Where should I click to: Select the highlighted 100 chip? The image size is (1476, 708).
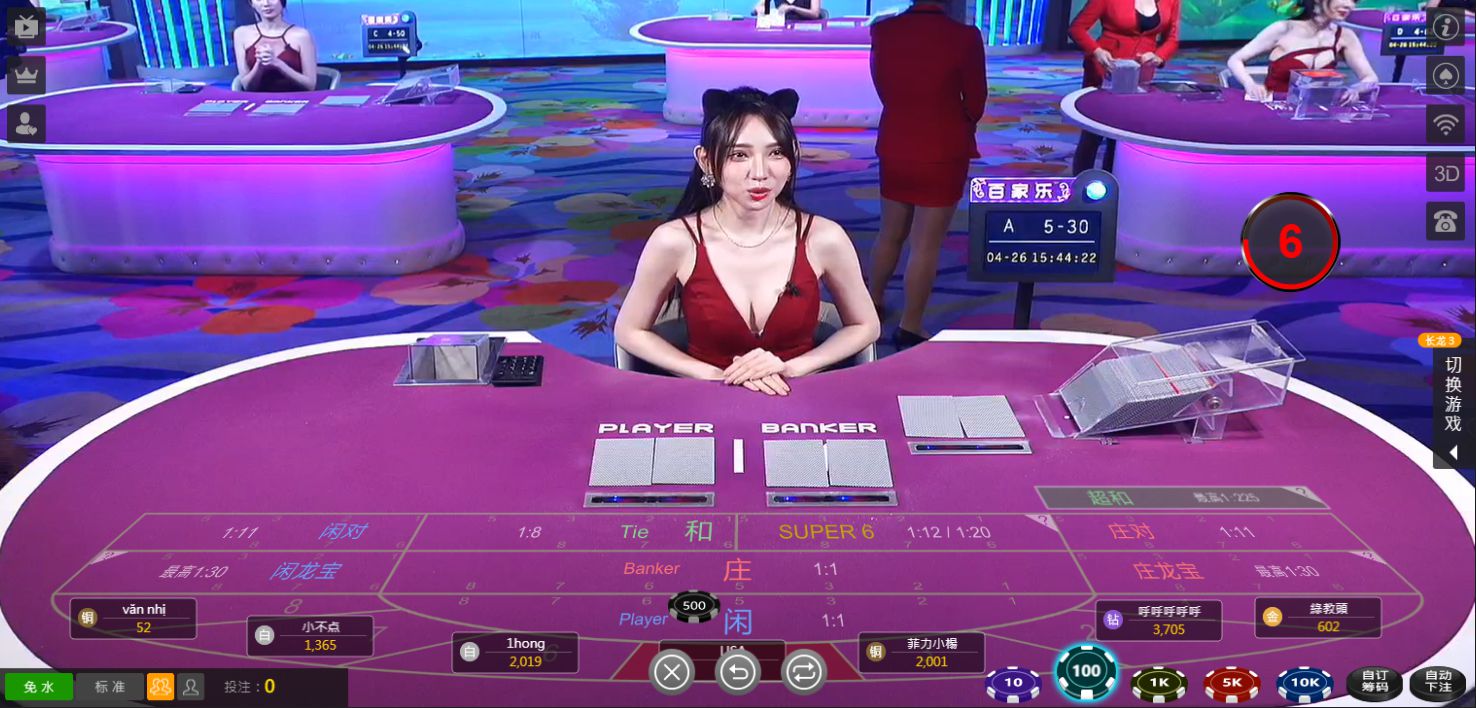[1085, 671]
